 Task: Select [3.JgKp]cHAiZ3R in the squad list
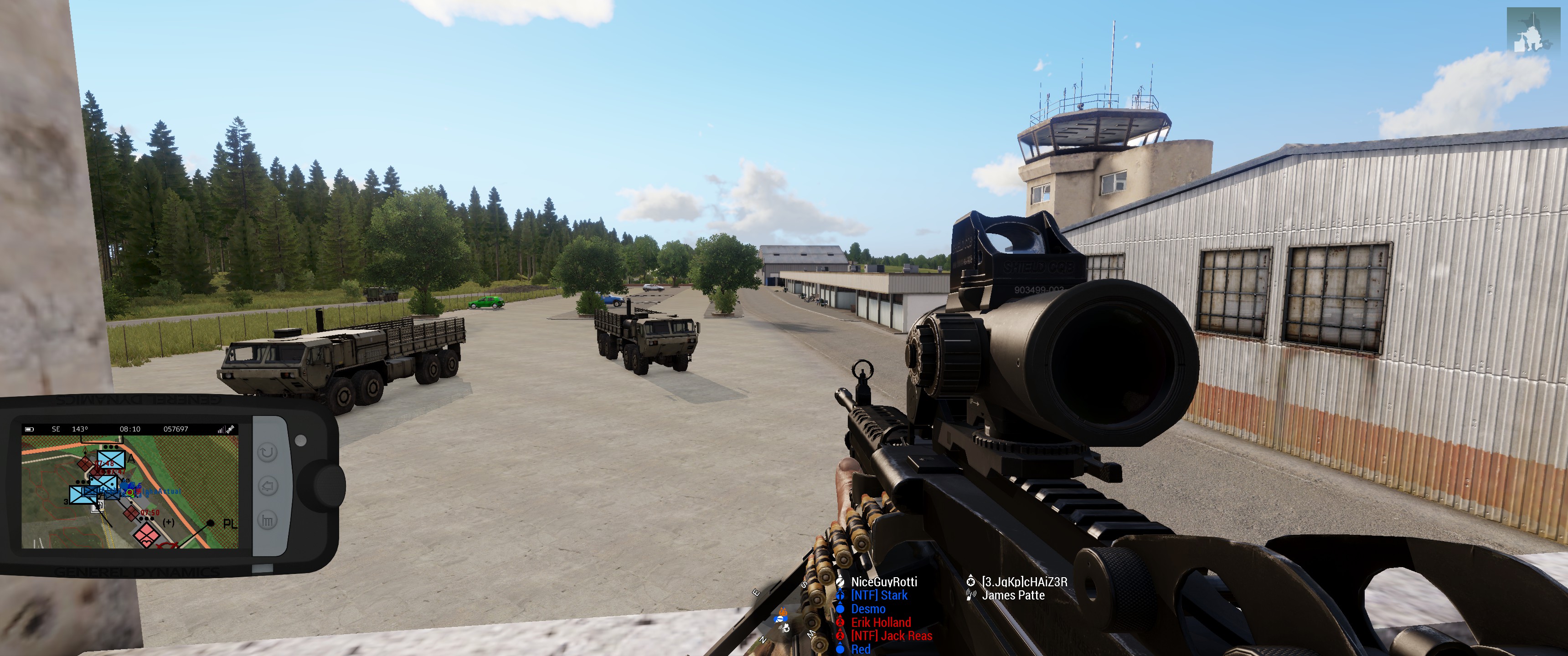1024,582
